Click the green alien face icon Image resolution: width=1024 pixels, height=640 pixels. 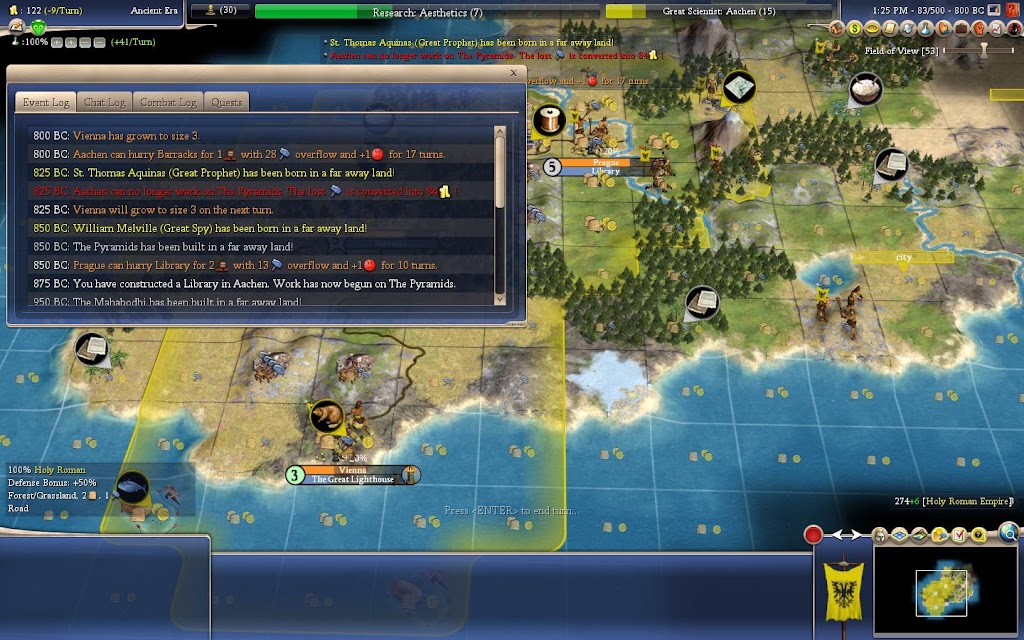point(38,28)
